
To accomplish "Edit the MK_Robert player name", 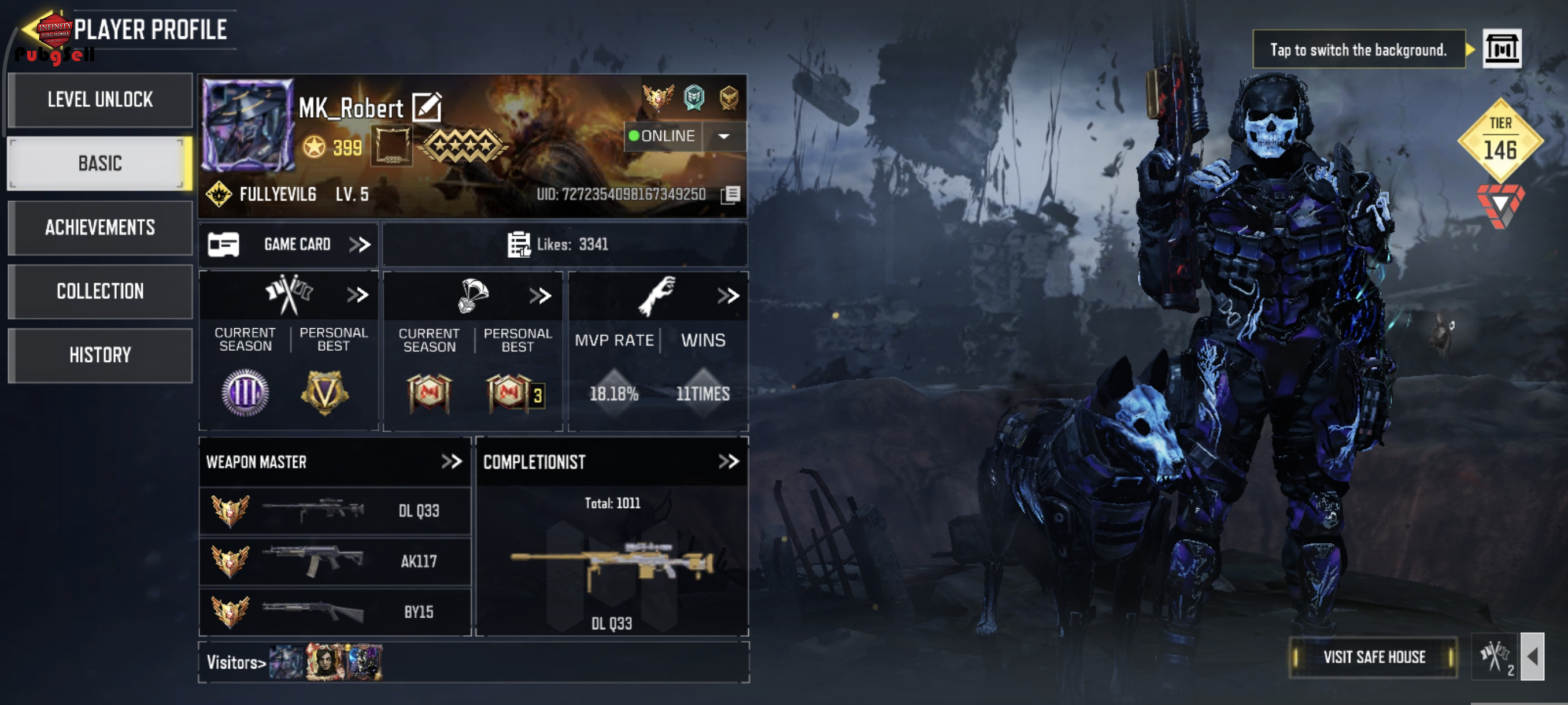I will [427, 107].
